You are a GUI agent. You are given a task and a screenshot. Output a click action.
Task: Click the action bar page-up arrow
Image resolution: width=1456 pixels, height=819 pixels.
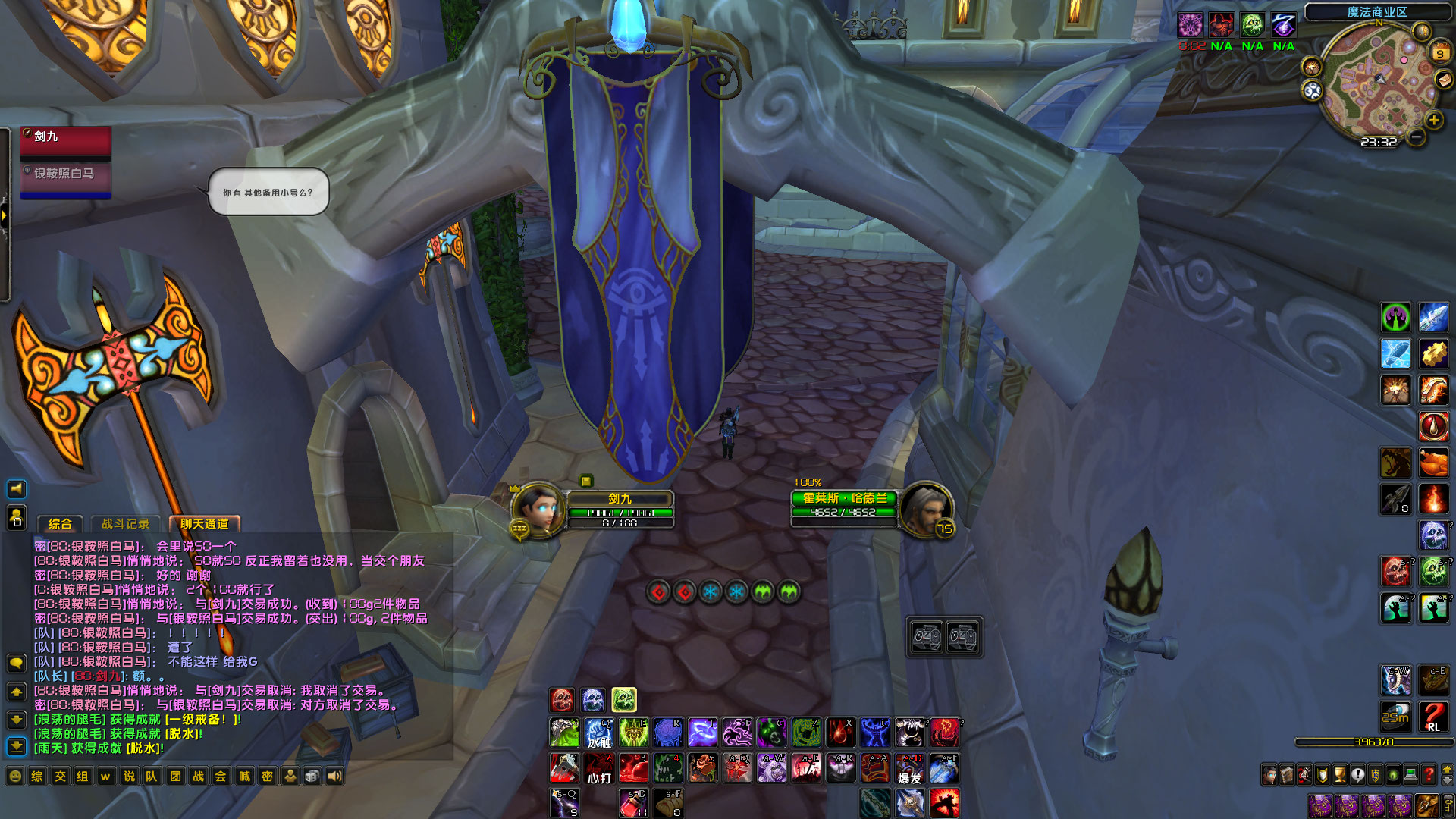click(1447, 770)
